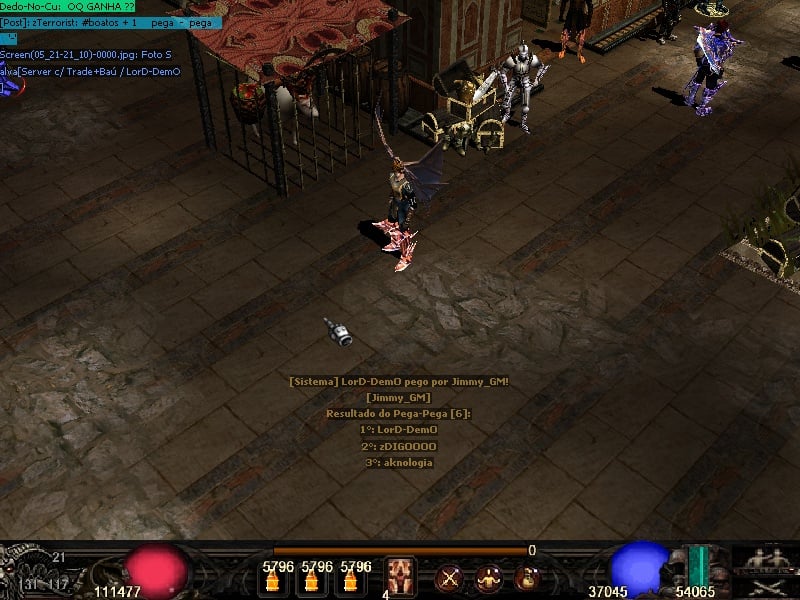The width and height of the screenshot is (800, 600).
Task: Click the crossed swords icon below the party icon
Action: [765, 586]
